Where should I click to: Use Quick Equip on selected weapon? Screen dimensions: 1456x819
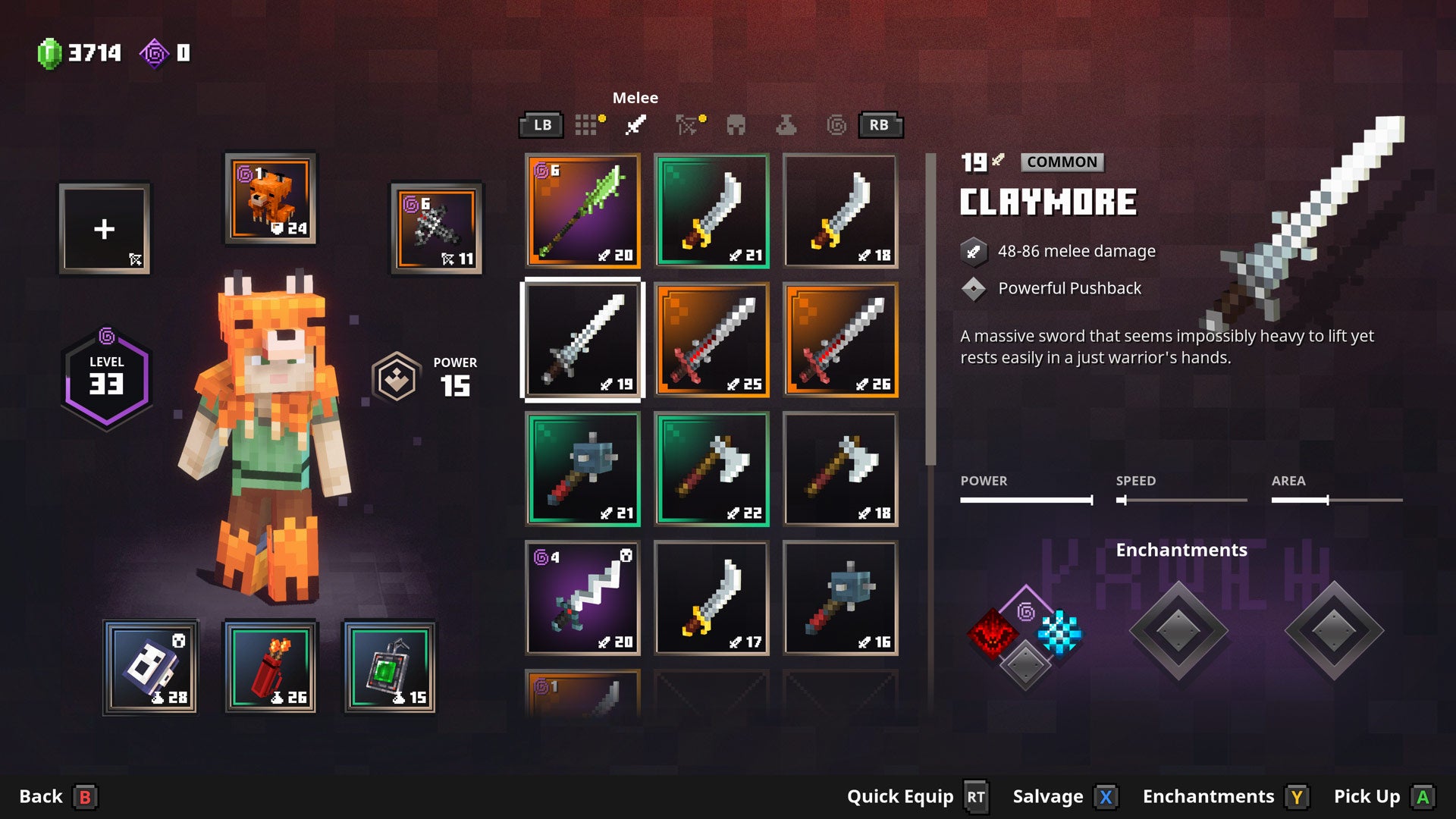click(977, 797)
